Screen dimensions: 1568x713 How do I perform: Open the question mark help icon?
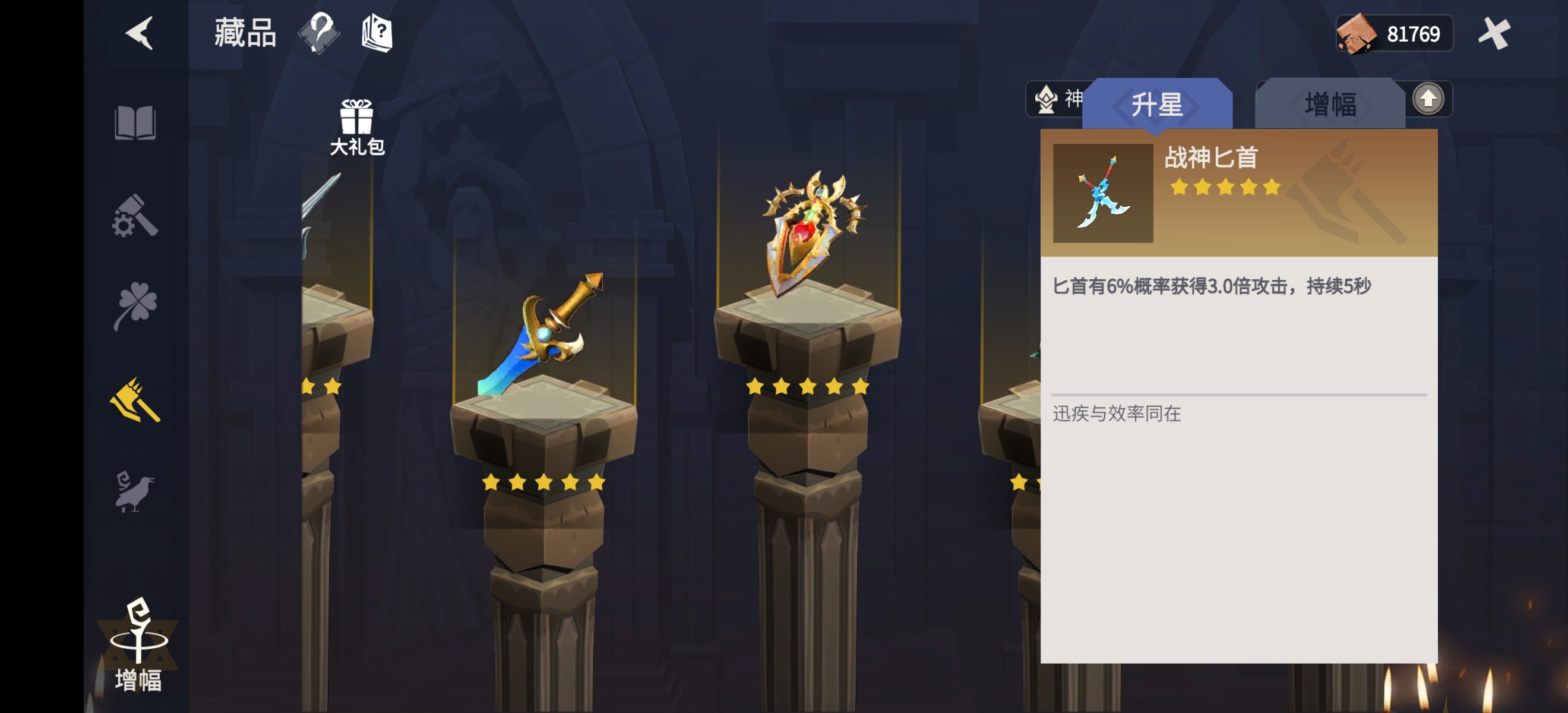click(x=318, y=33)
